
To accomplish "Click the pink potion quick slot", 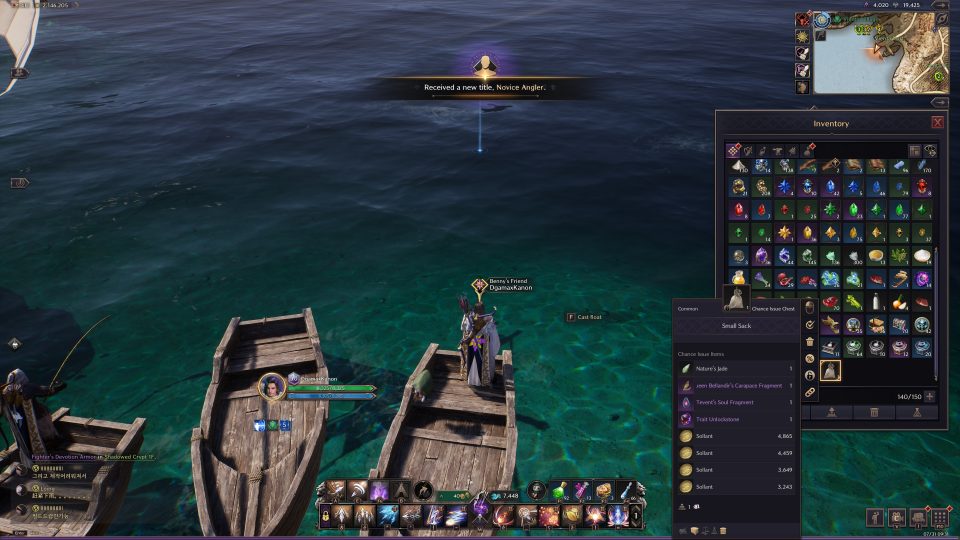I will coord(581,490).
